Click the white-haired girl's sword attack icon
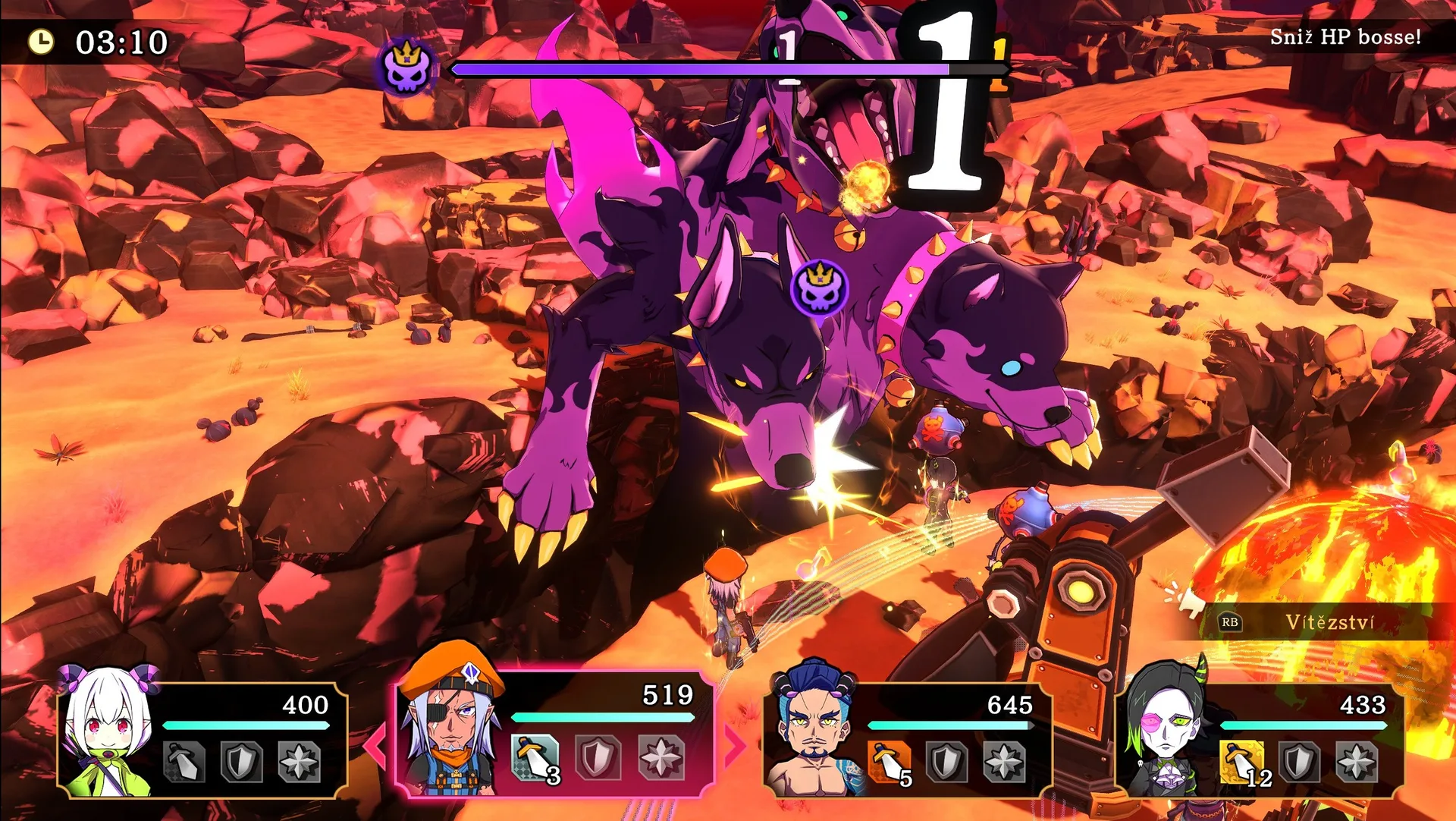The width and height of the screenshot is (1456, 821). point(184,761)
